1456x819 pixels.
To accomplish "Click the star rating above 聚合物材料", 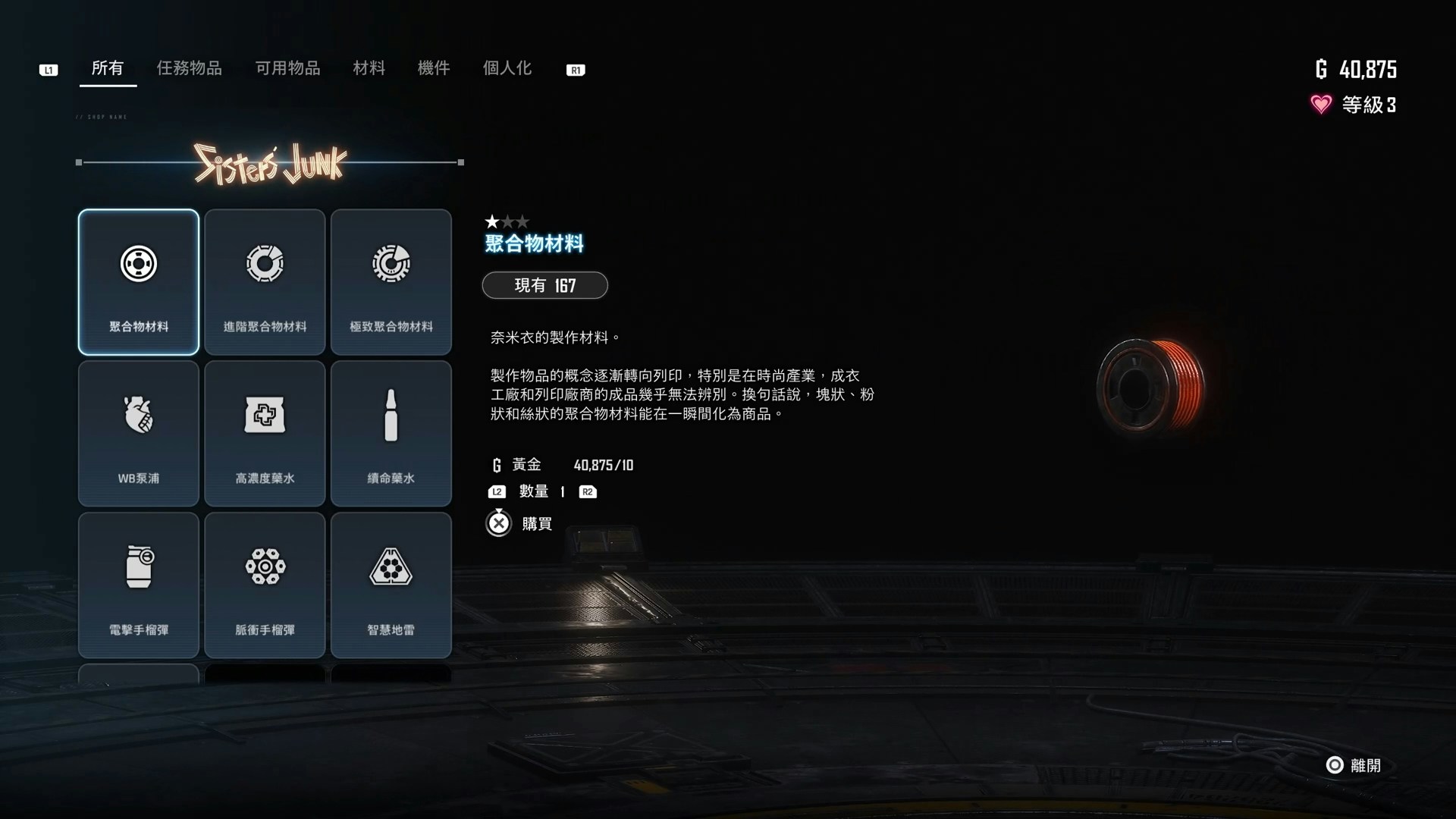I will [x=507, y=221].
